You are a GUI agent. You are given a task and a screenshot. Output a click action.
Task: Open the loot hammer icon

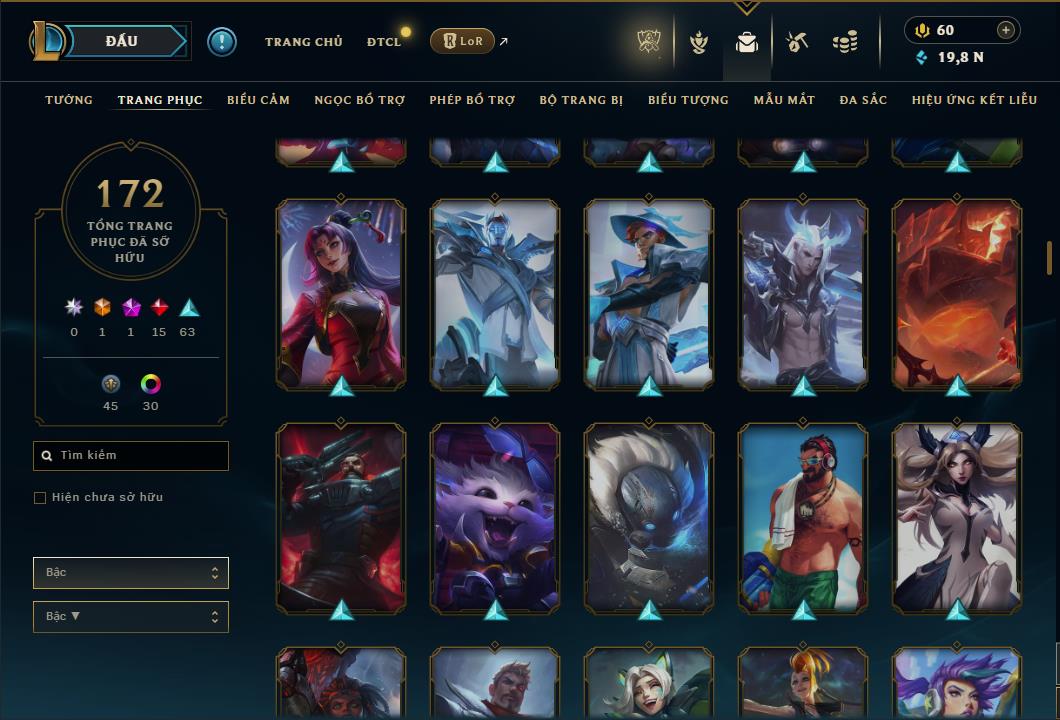click(x=796, y=42)
